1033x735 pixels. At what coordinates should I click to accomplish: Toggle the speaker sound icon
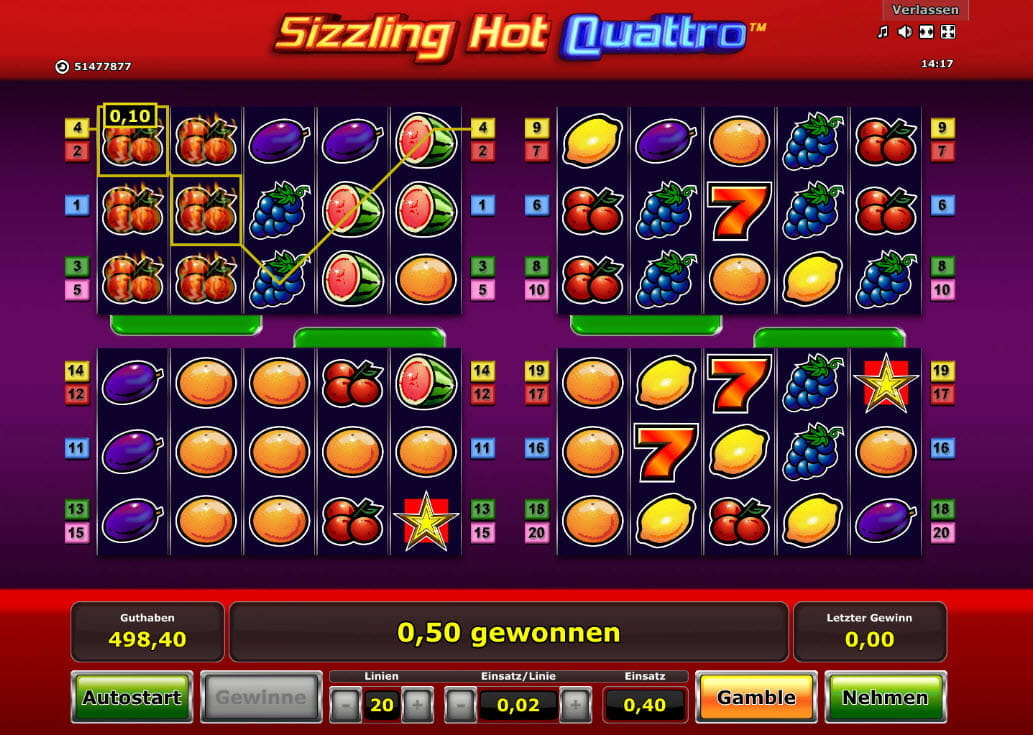(x=904, y=32)
